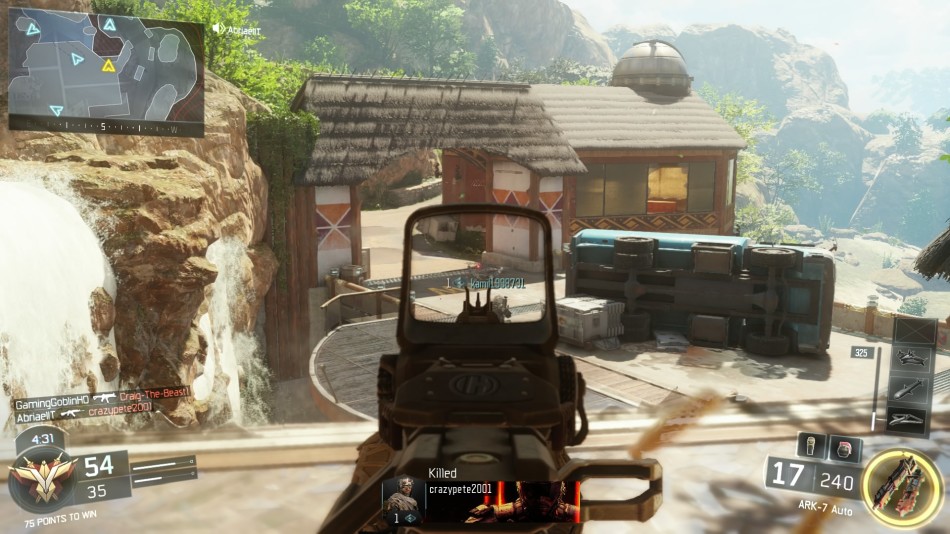
Task: Select the yellow player arrow on minimap
Action: (108, 66)
